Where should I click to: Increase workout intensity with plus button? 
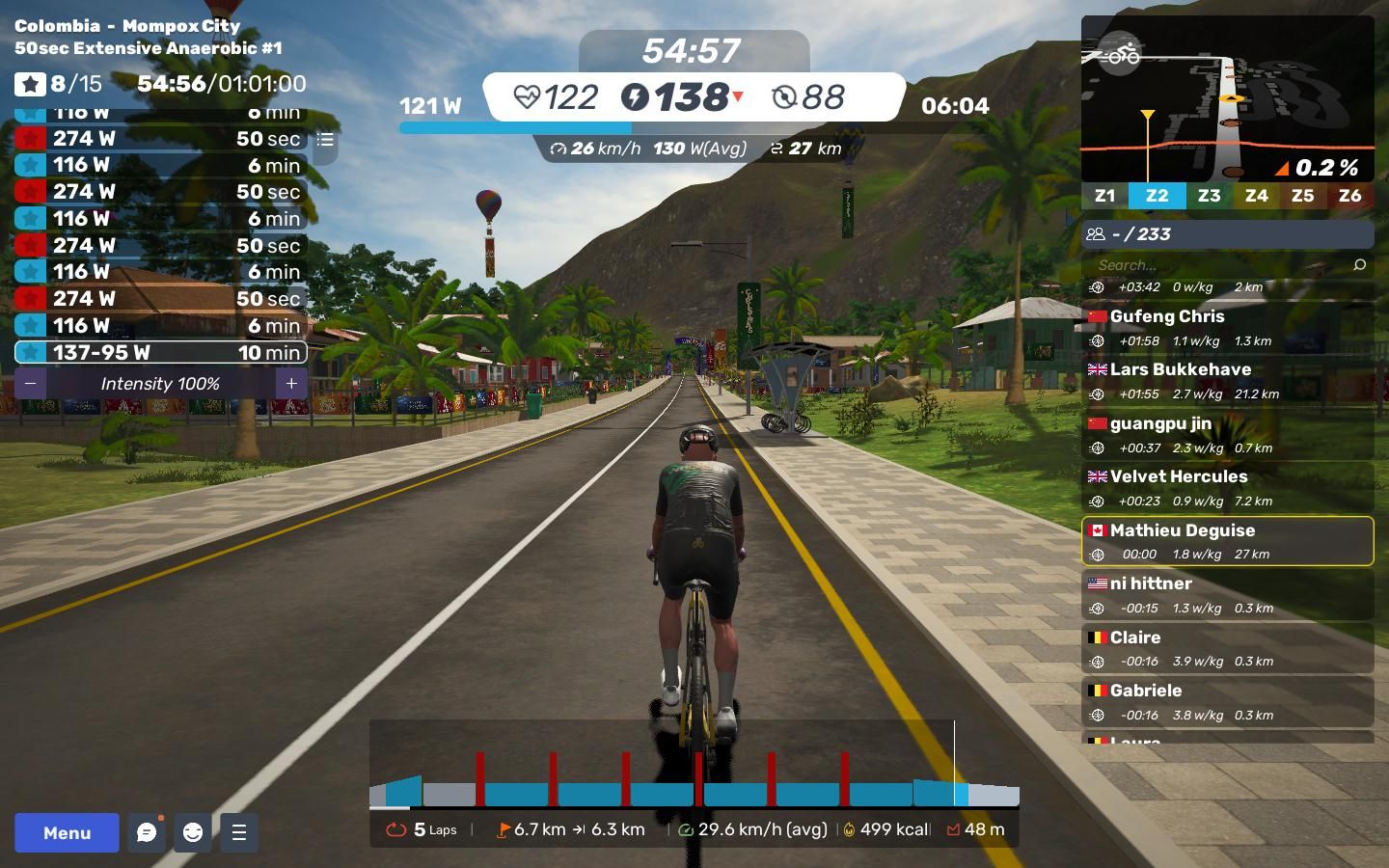coord(291,384)
